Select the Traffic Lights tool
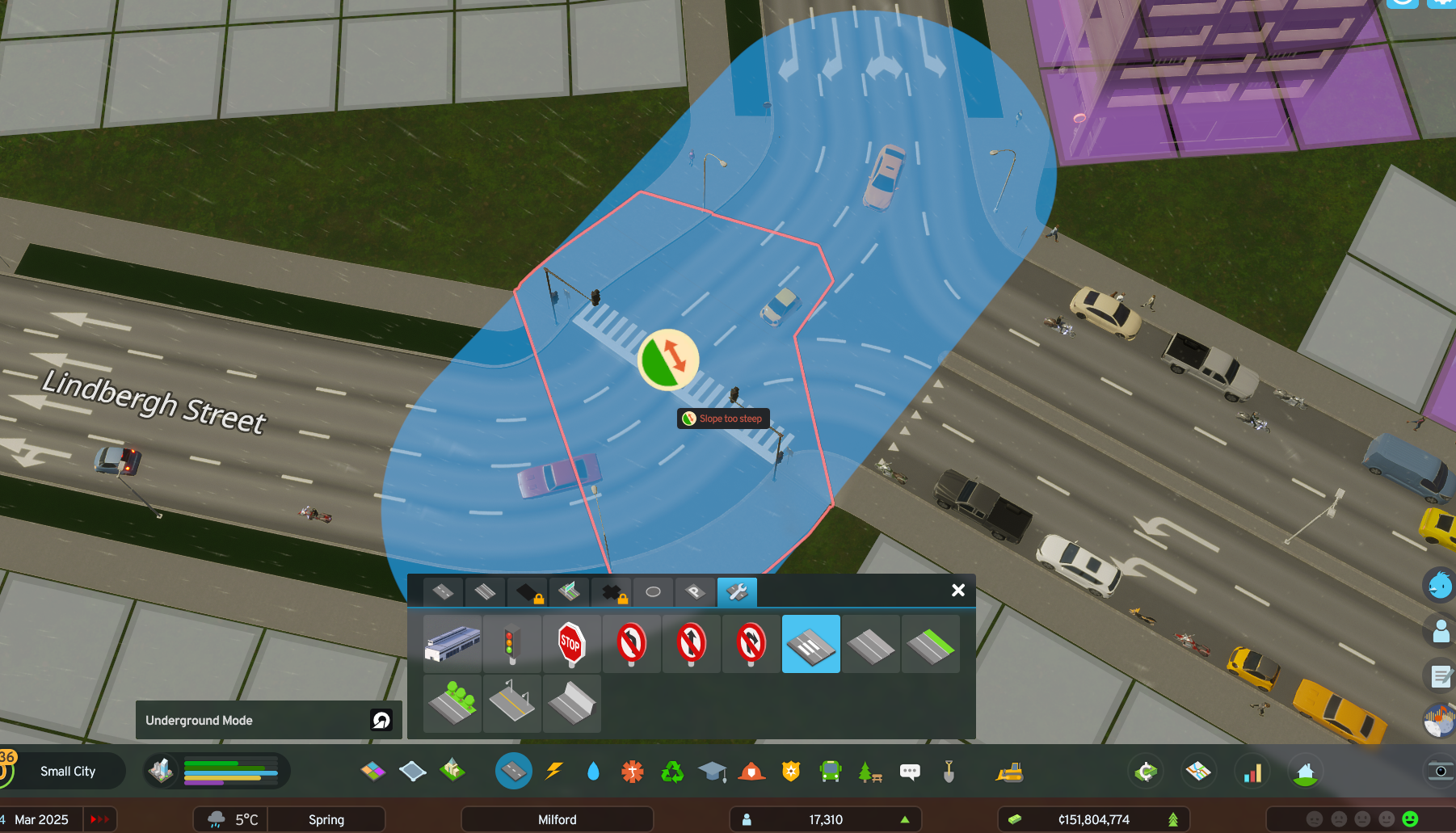Screen dimensions: 1456x833 tap(511, 643)
